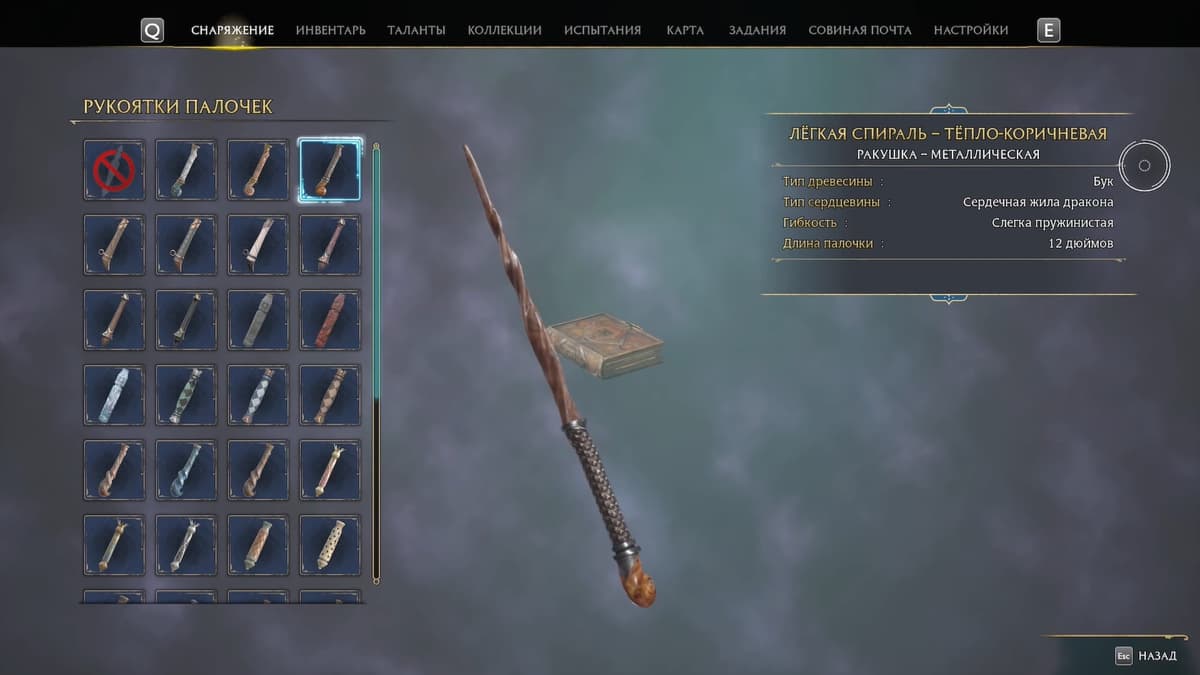Go to the Настройки tab
This screenshot has width=1200, height=675.
point(971,30)
